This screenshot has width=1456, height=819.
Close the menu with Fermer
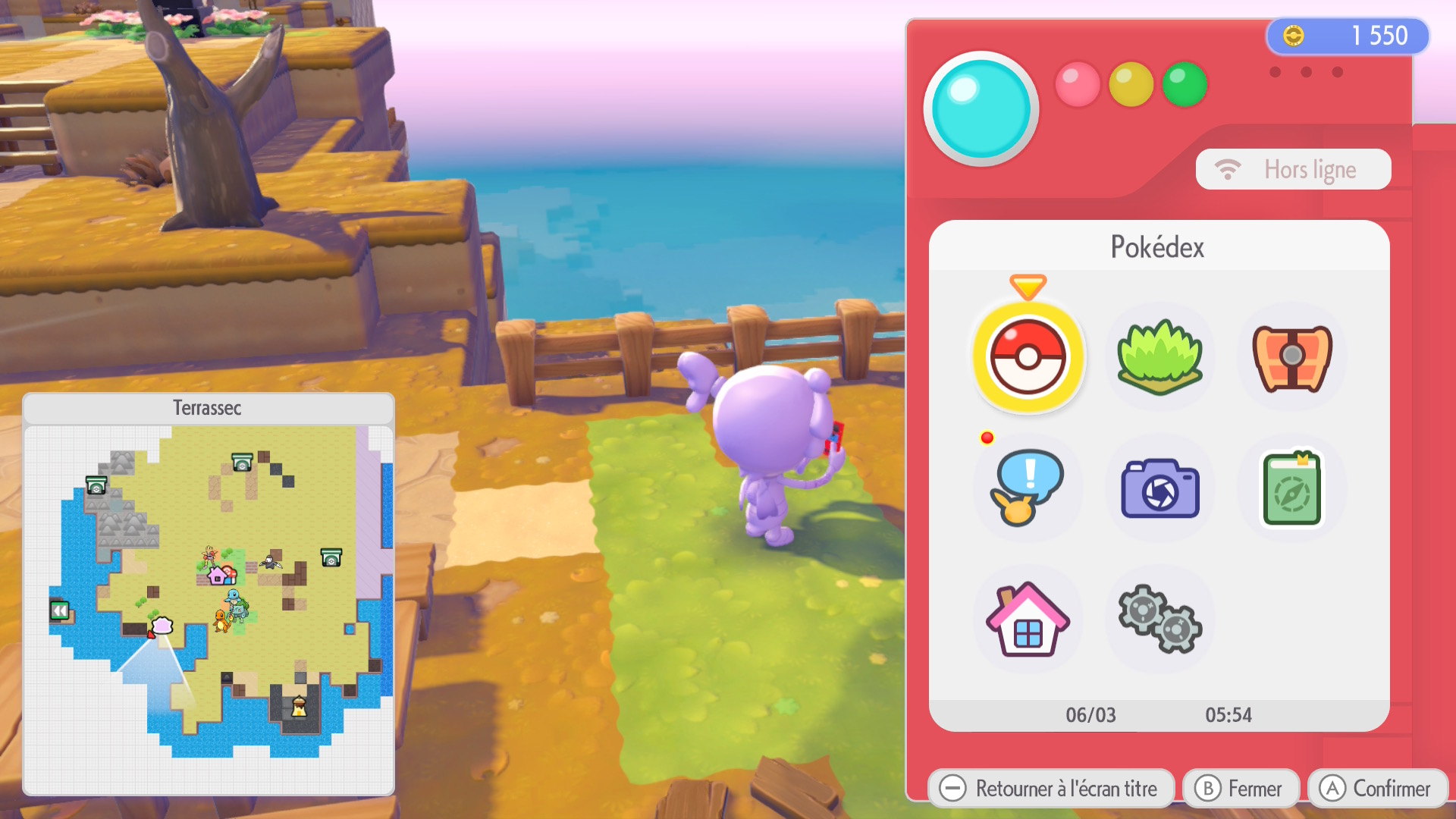1241,789
